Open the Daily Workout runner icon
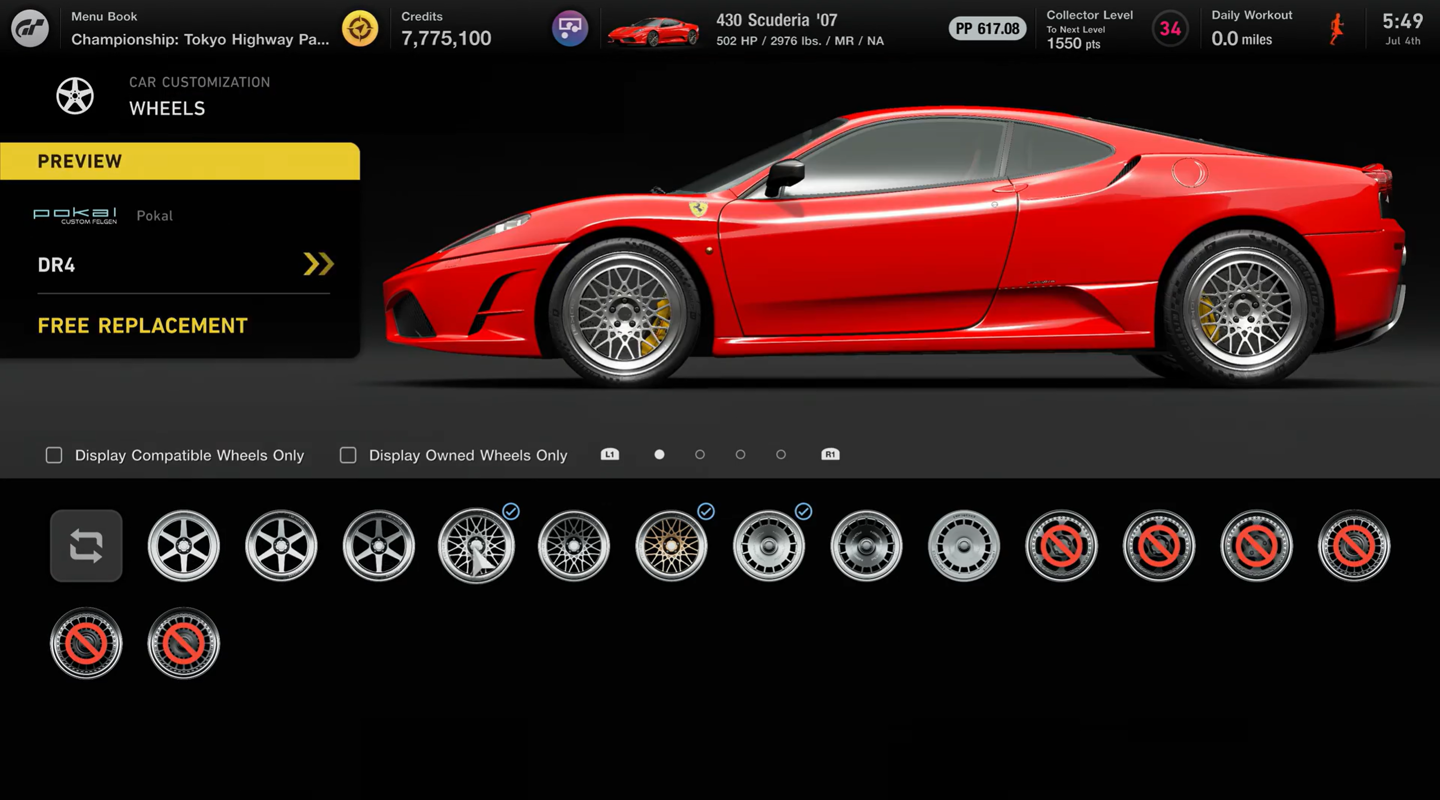1440x800 pixels. click(x=1337, y=28)
